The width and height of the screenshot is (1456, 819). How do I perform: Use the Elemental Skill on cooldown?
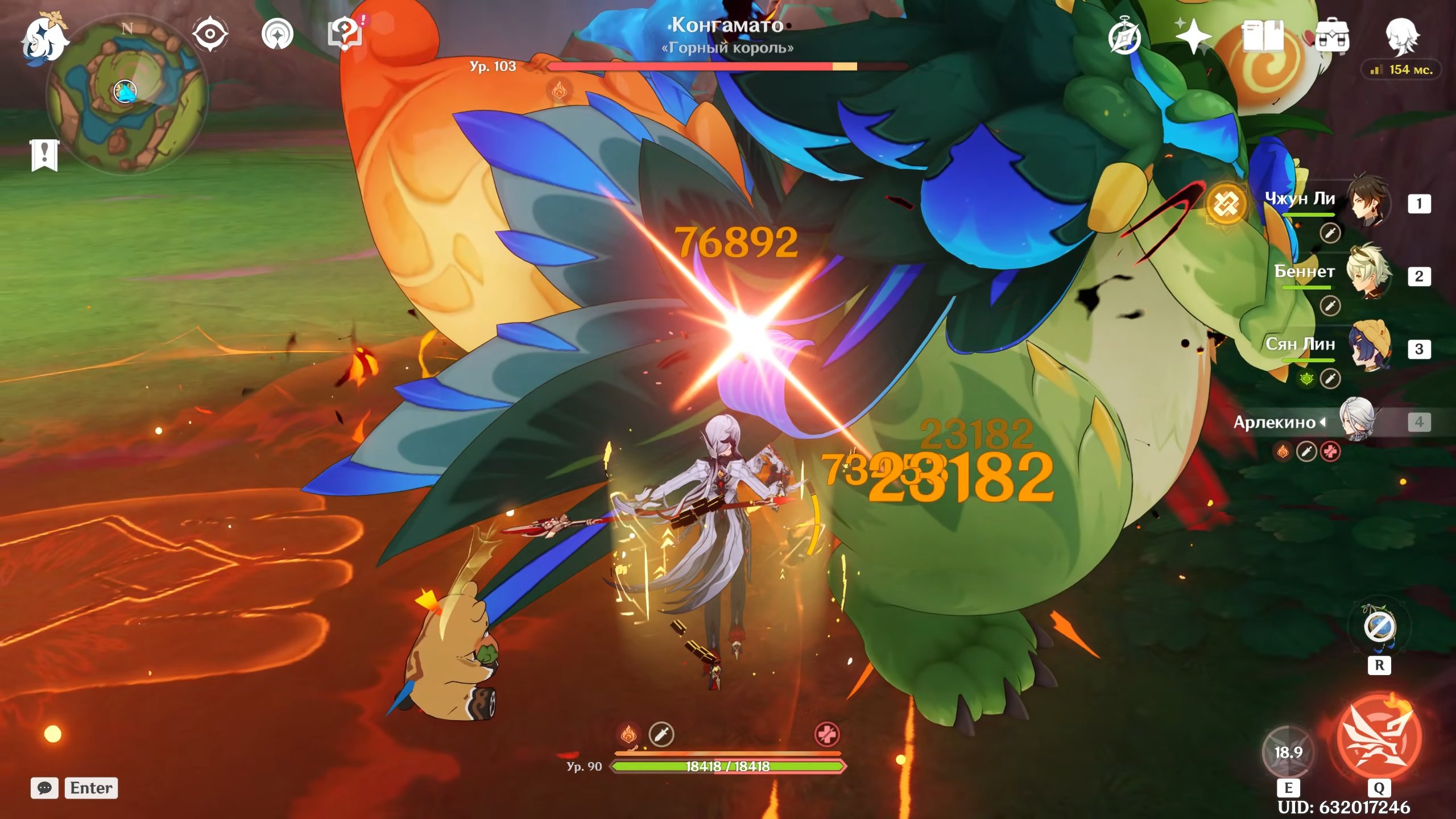click(x=1288, y=752)
